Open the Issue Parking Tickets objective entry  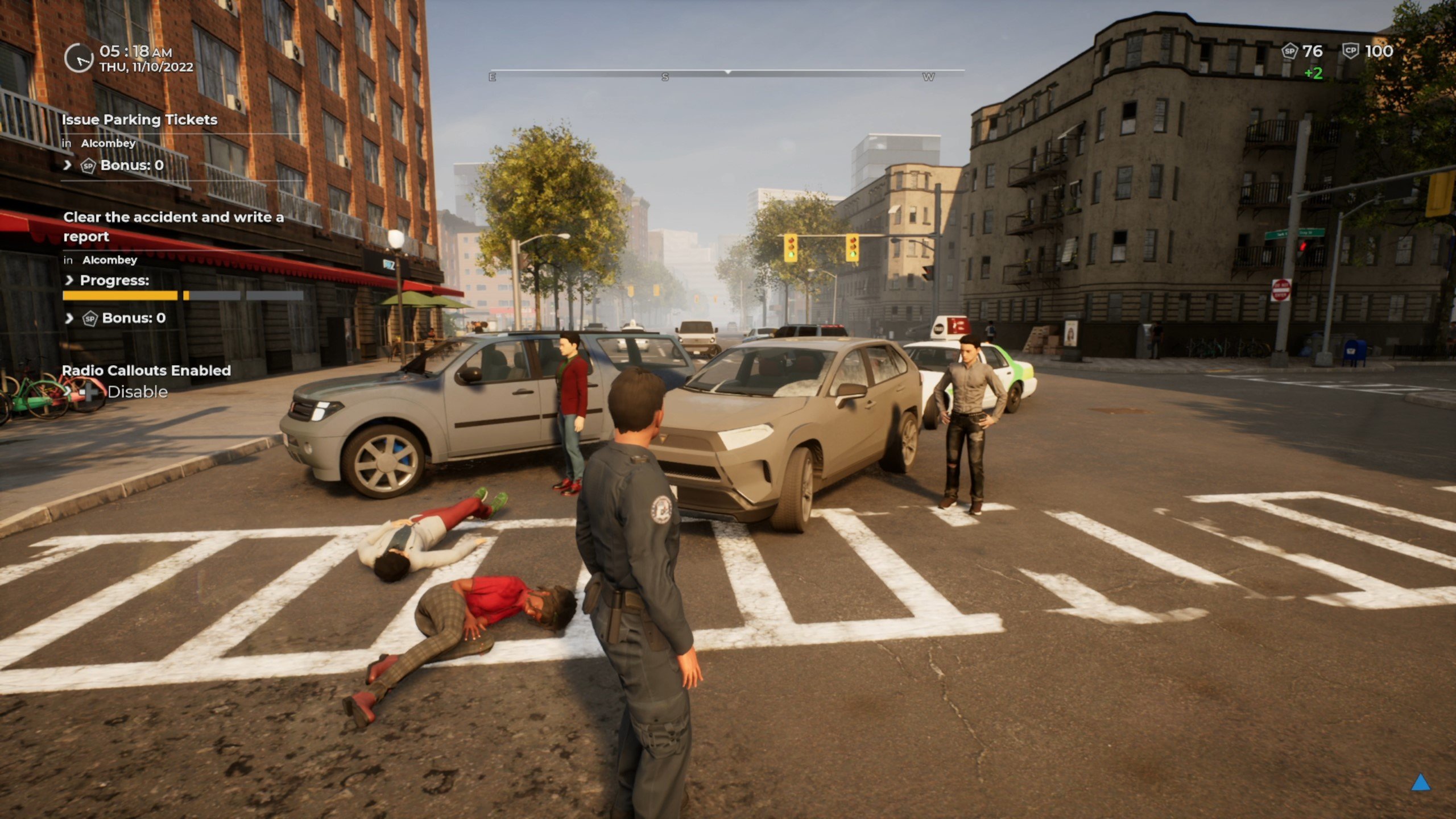pos(140,119)
